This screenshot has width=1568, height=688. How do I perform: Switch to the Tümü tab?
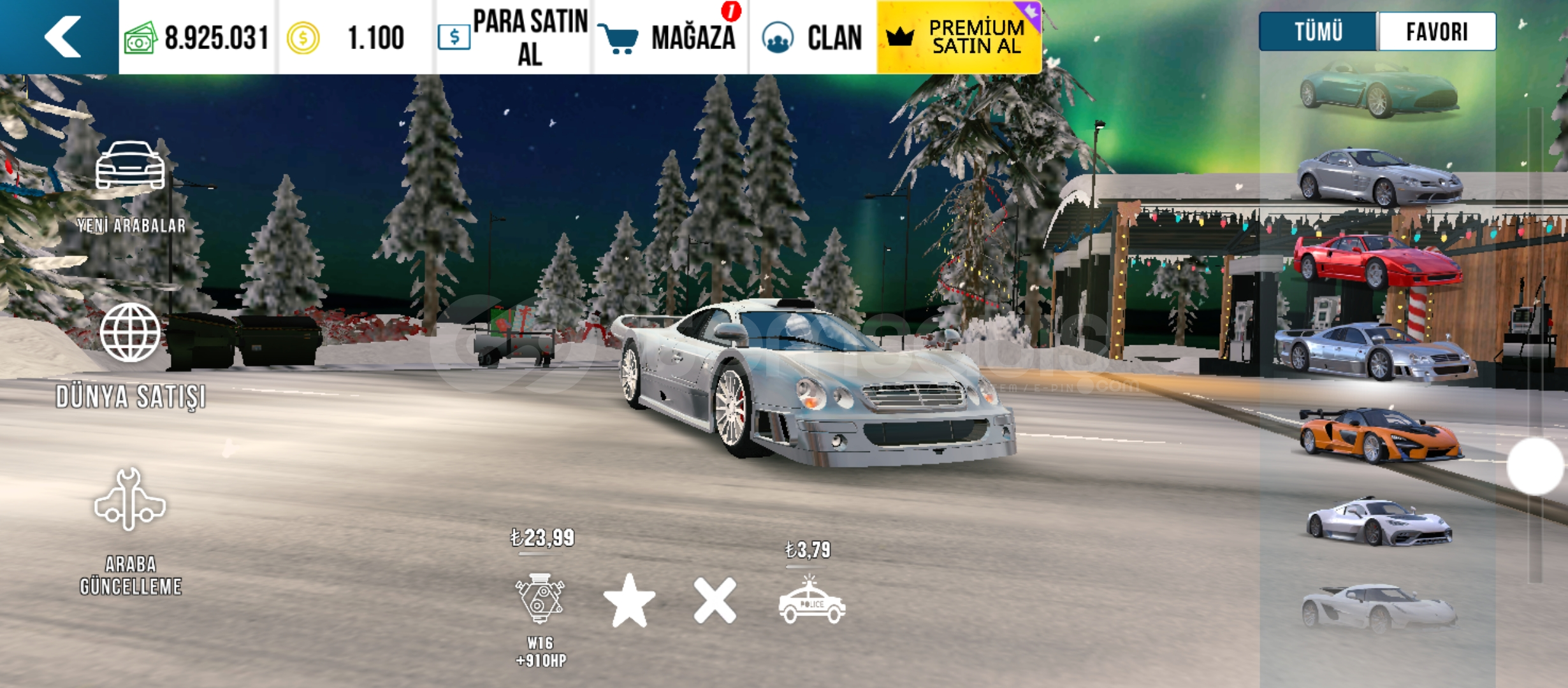1318,31
